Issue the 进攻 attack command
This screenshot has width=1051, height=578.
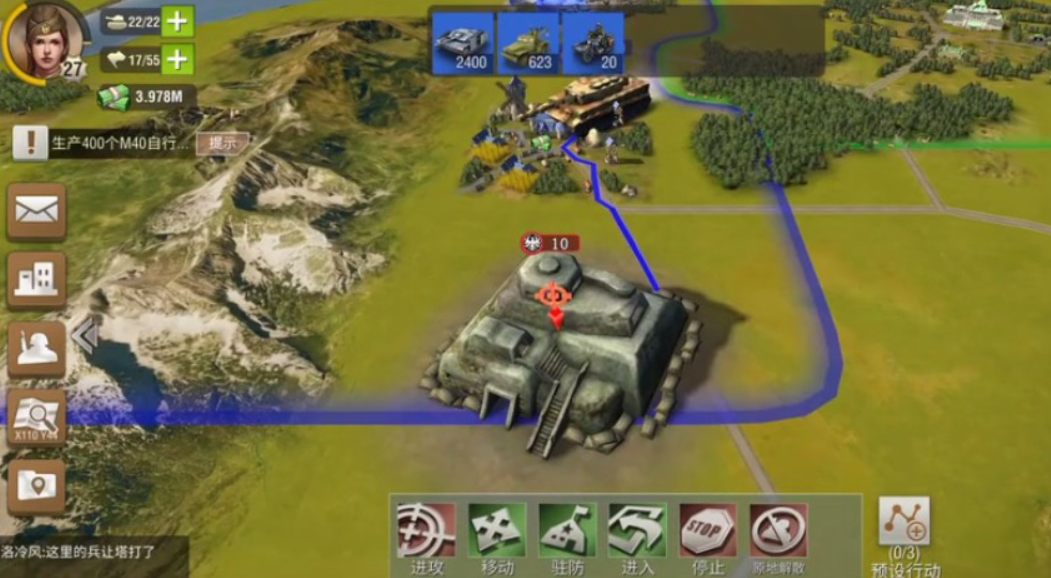click(427, 537)
